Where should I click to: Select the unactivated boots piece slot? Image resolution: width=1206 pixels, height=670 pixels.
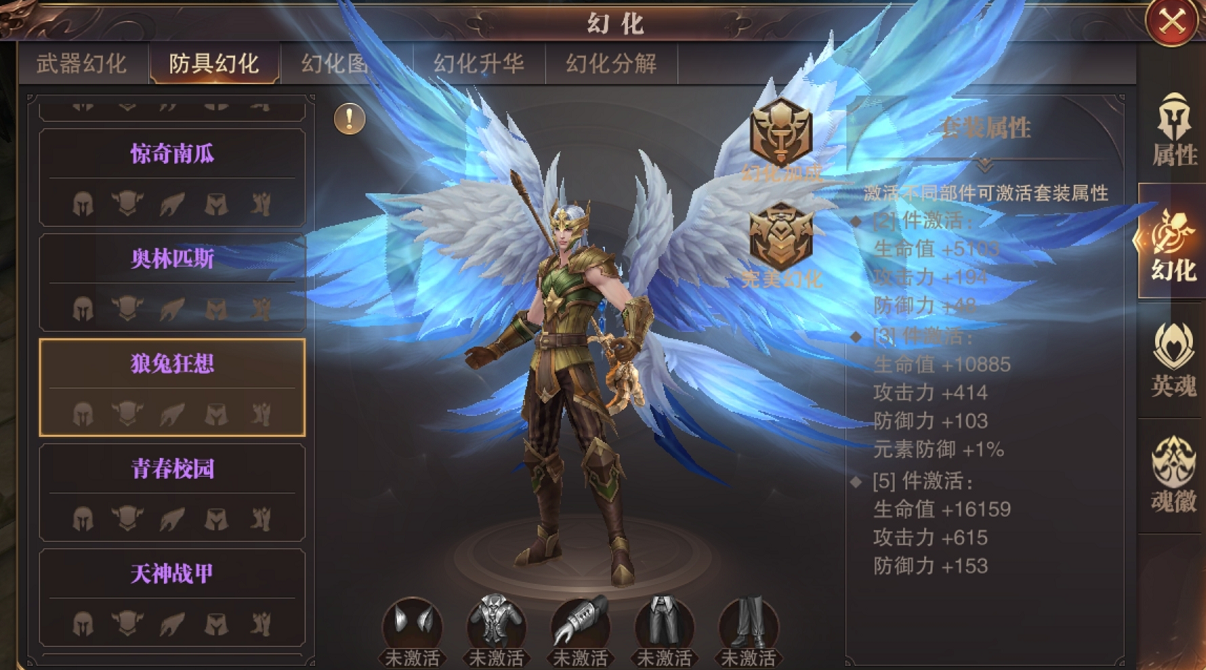[748, 624]
